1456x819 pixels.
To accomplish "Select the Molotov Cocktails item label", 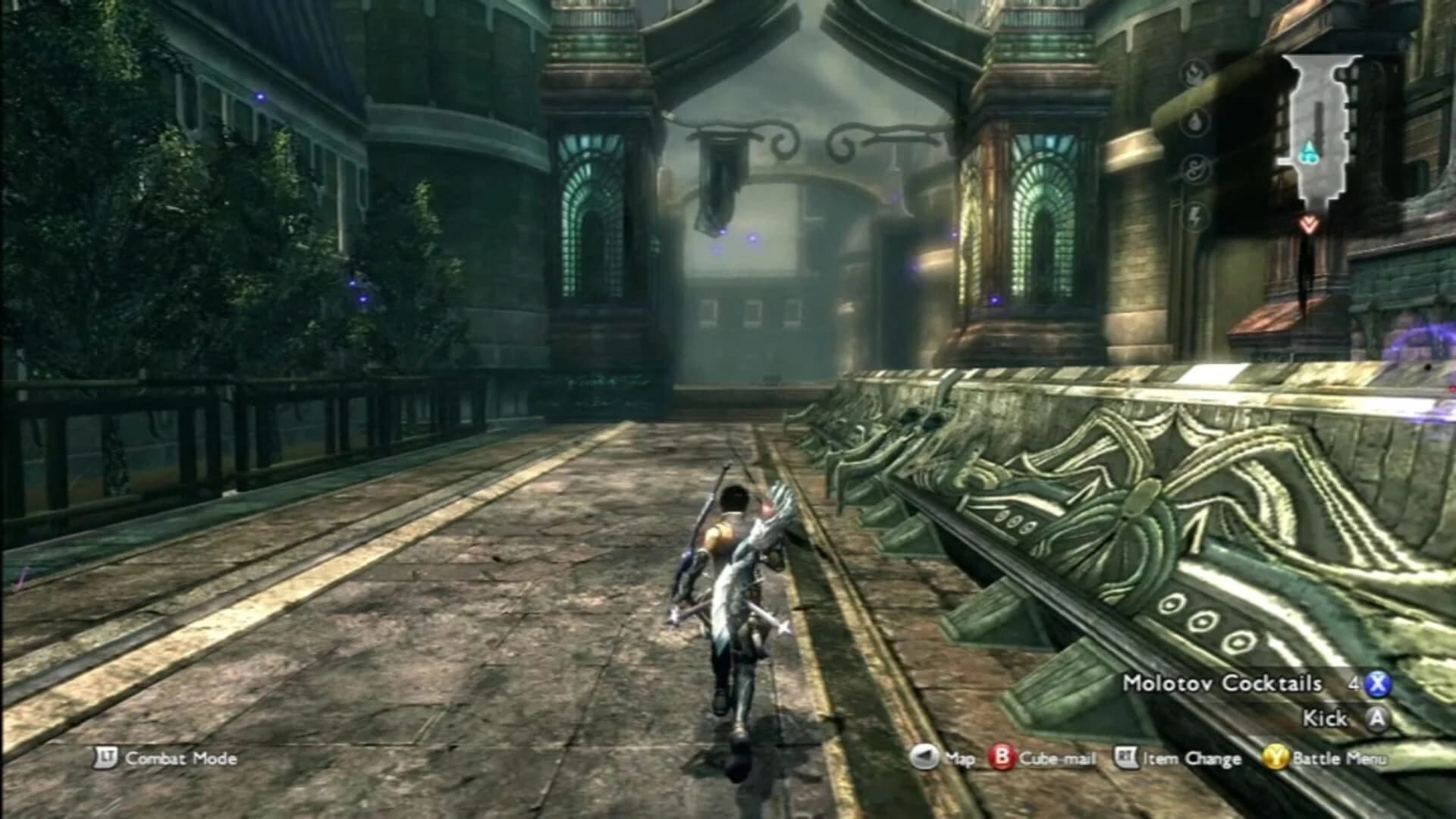I will [x=1222, y=683].
